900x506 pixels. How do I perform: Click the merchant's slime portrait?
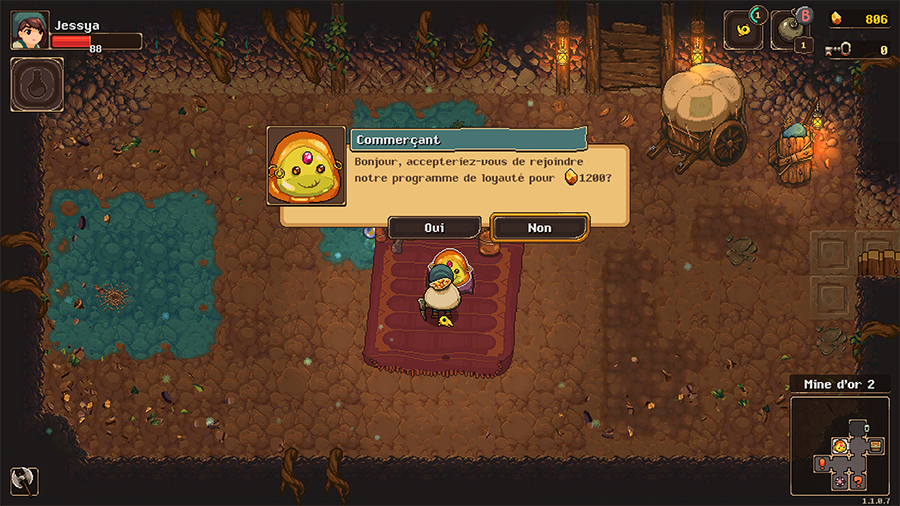[x=307, y=166]
